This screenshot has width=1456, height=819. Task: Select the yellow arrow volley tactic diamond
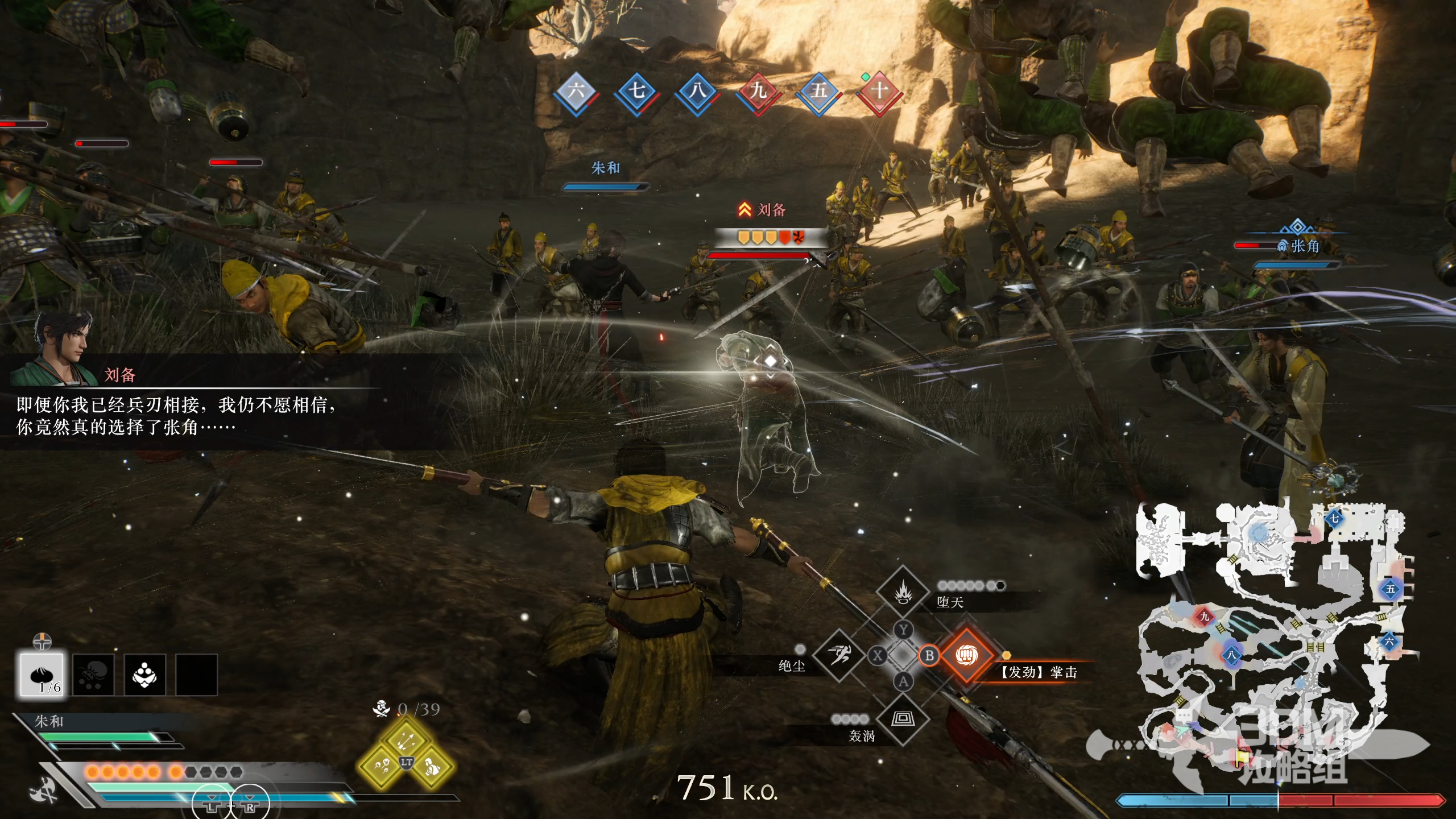pyautogui.click(x=406, y=740)
